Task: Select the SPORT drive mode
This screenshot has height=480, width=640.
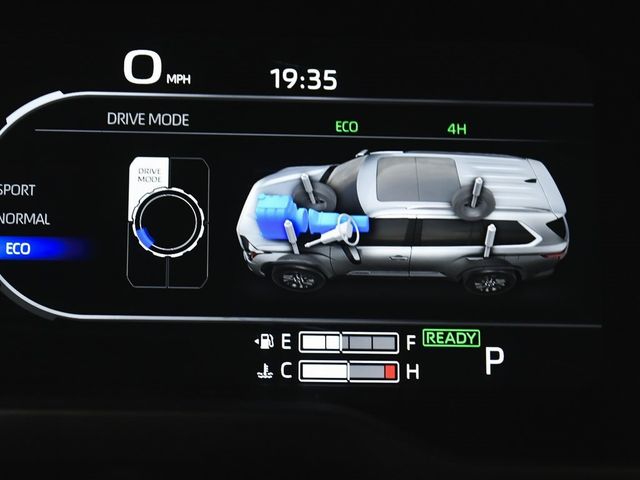Action: 20,189
